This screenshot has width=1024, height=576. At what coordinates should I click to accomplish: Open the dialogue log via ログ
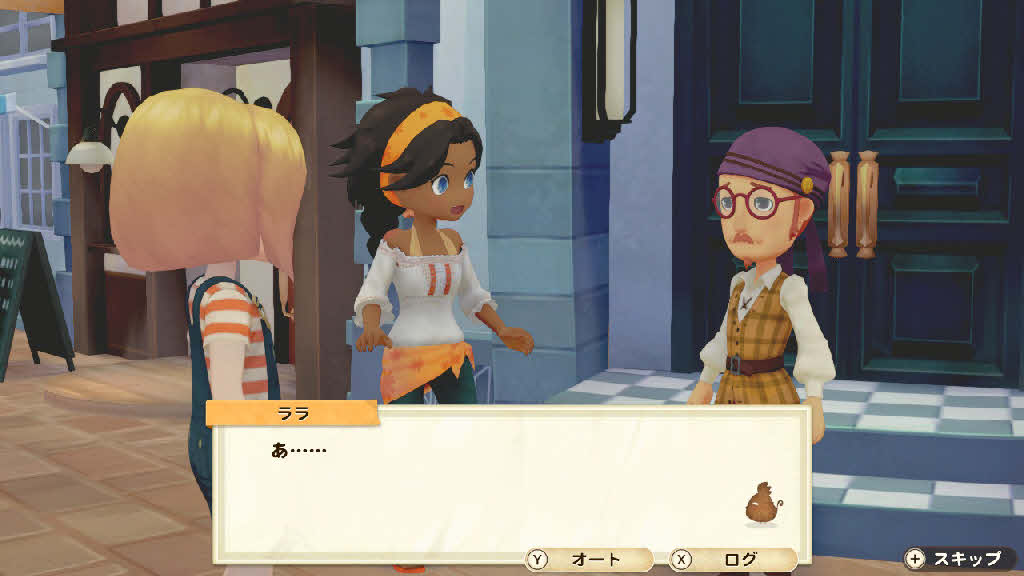click(731, 560)
